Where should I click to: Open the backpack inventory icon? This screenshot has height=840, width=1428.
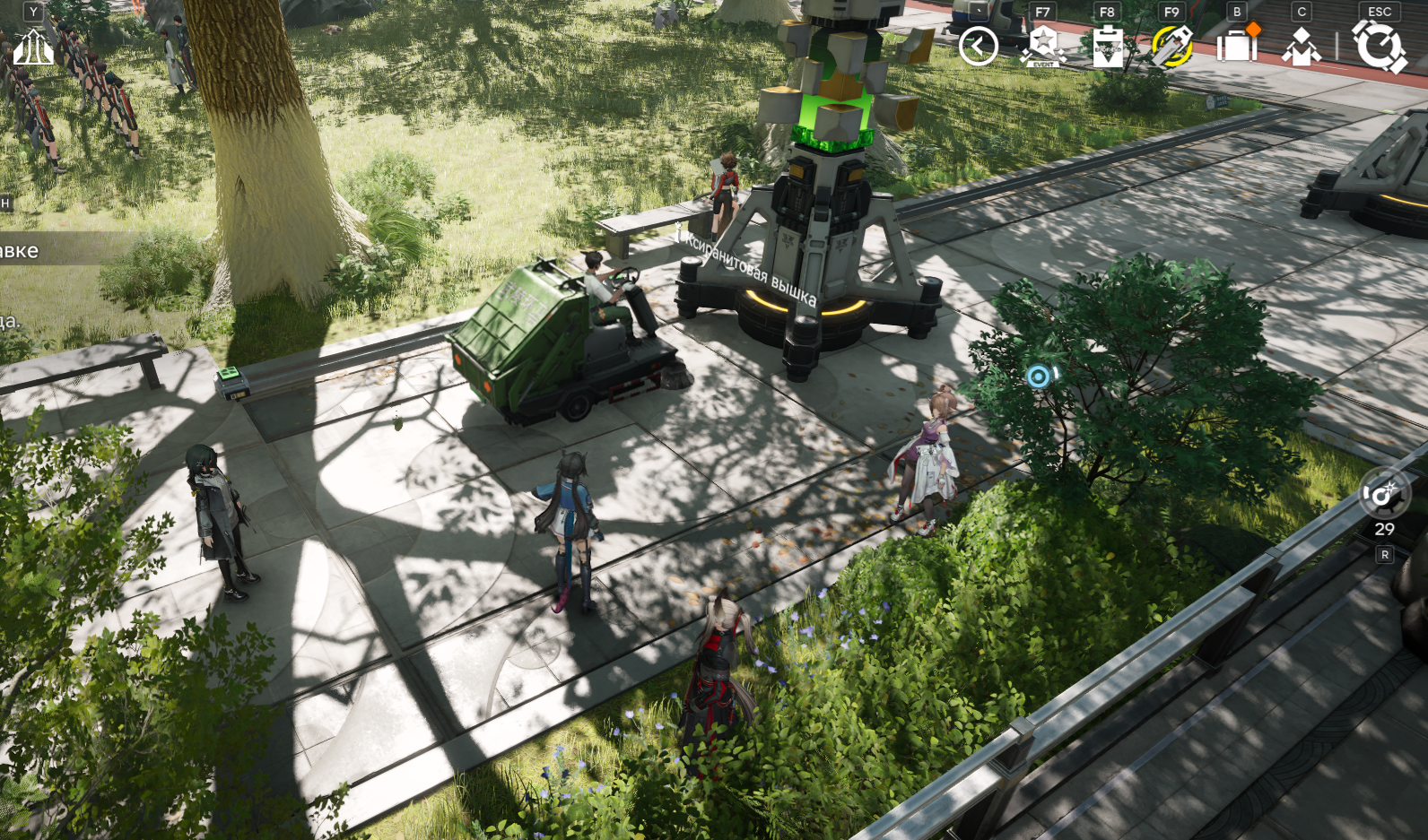pos(1237,45)
